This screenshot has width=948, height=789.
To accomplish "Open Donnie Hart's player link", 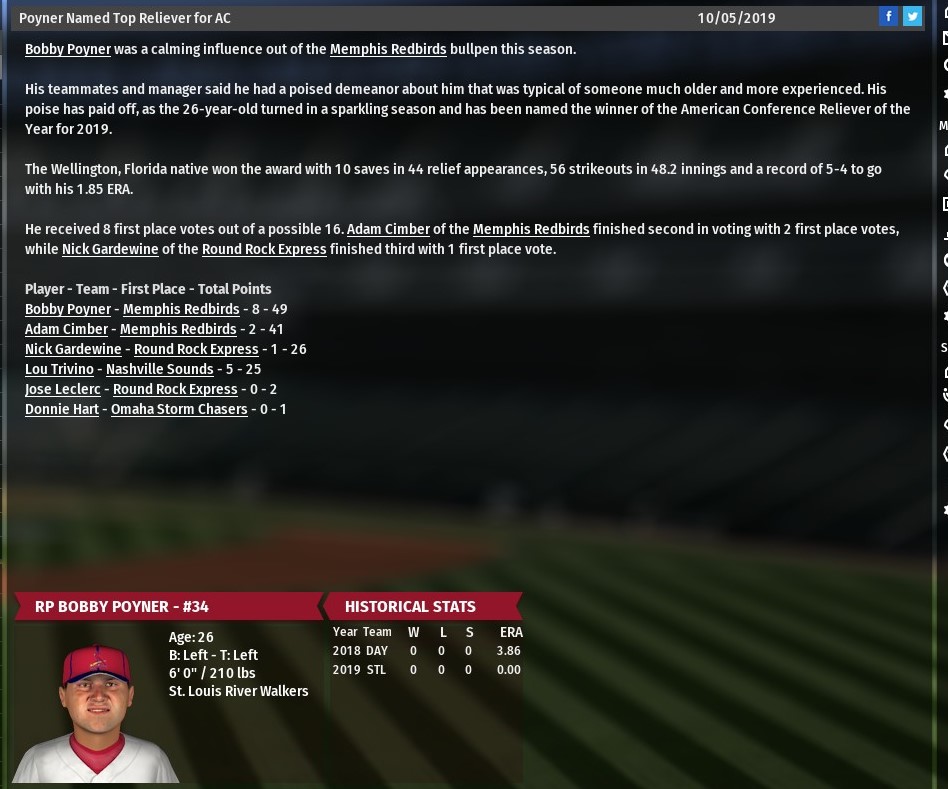I will click(62, 409).
